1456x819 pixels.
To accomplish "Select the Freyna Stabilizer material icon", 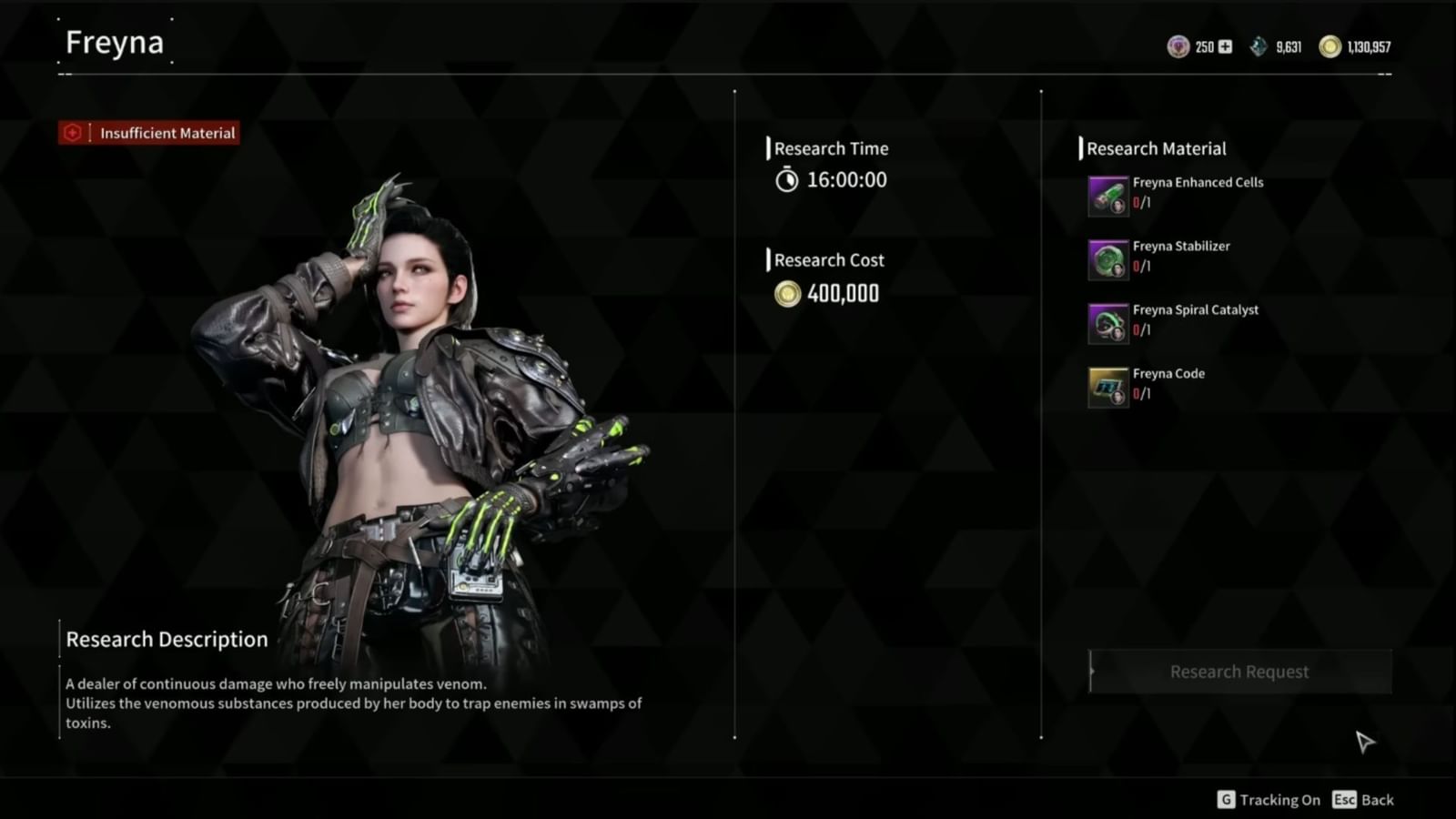I will pos(1107,258).
